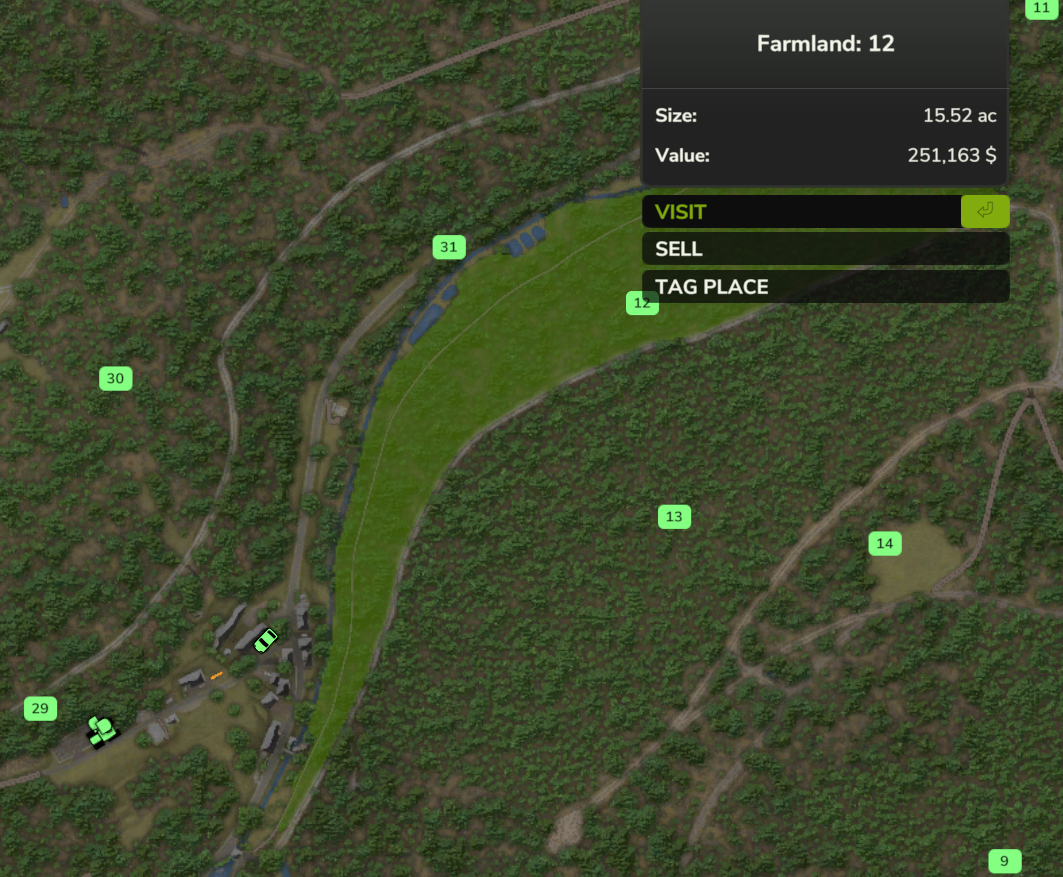Select farmland marker 30 on the map

[x=116, y=378]
